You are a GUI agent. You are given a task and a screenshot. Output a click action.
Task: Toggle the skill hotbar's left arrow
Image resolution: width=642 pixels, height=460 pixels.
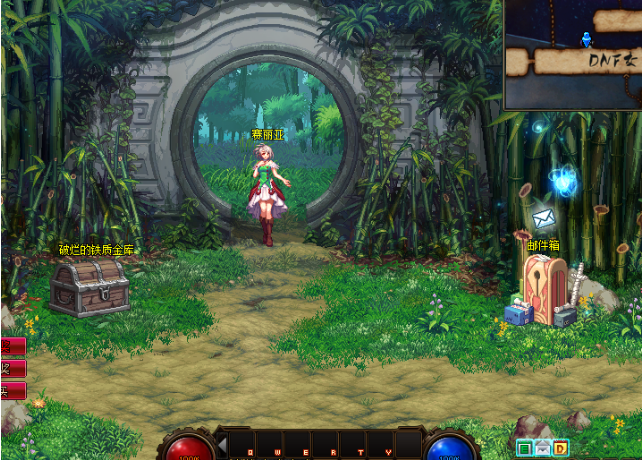[222, 444]
